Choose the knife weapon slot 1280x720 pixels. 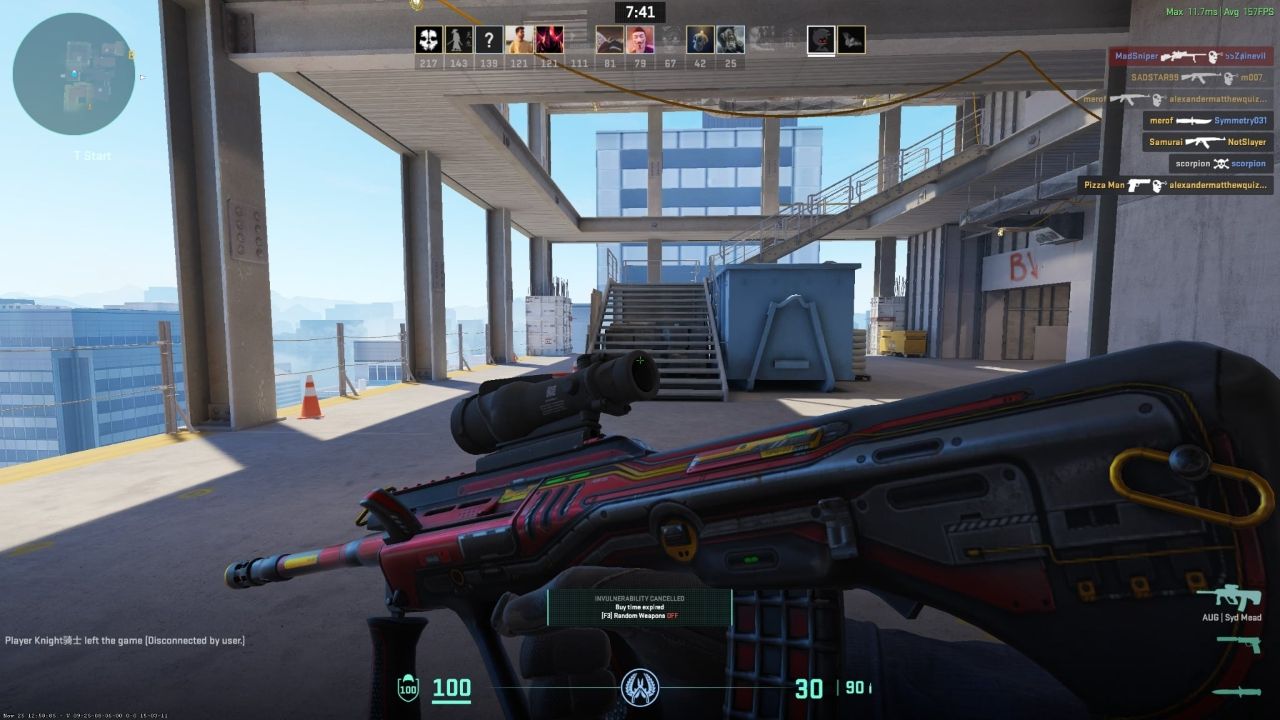click(1236, 691)
